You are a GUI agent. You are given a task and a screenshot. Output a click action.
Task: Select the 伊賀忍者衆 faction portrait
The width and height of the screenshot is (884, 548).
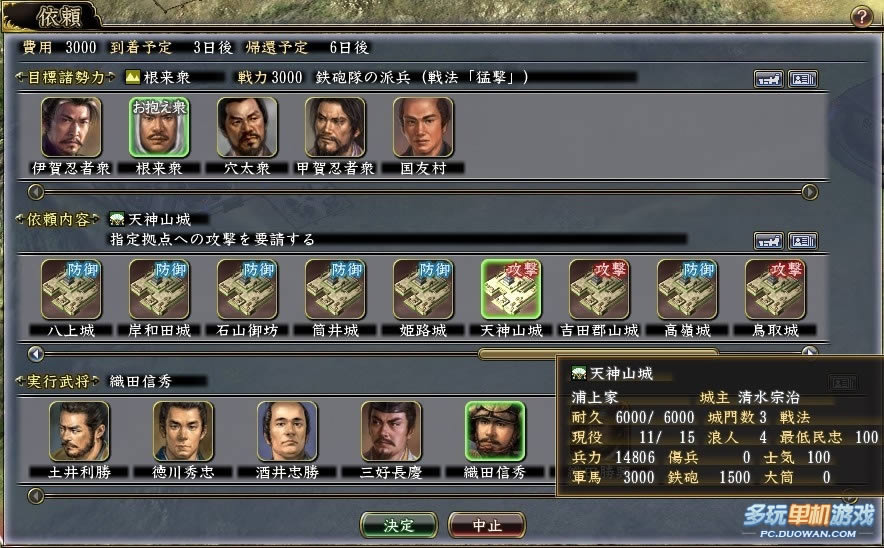point(71,127)
